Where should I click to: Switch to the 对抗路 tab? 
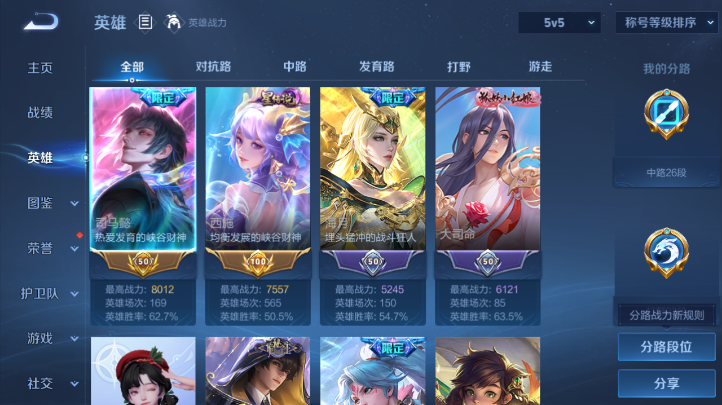coord(213,67)
